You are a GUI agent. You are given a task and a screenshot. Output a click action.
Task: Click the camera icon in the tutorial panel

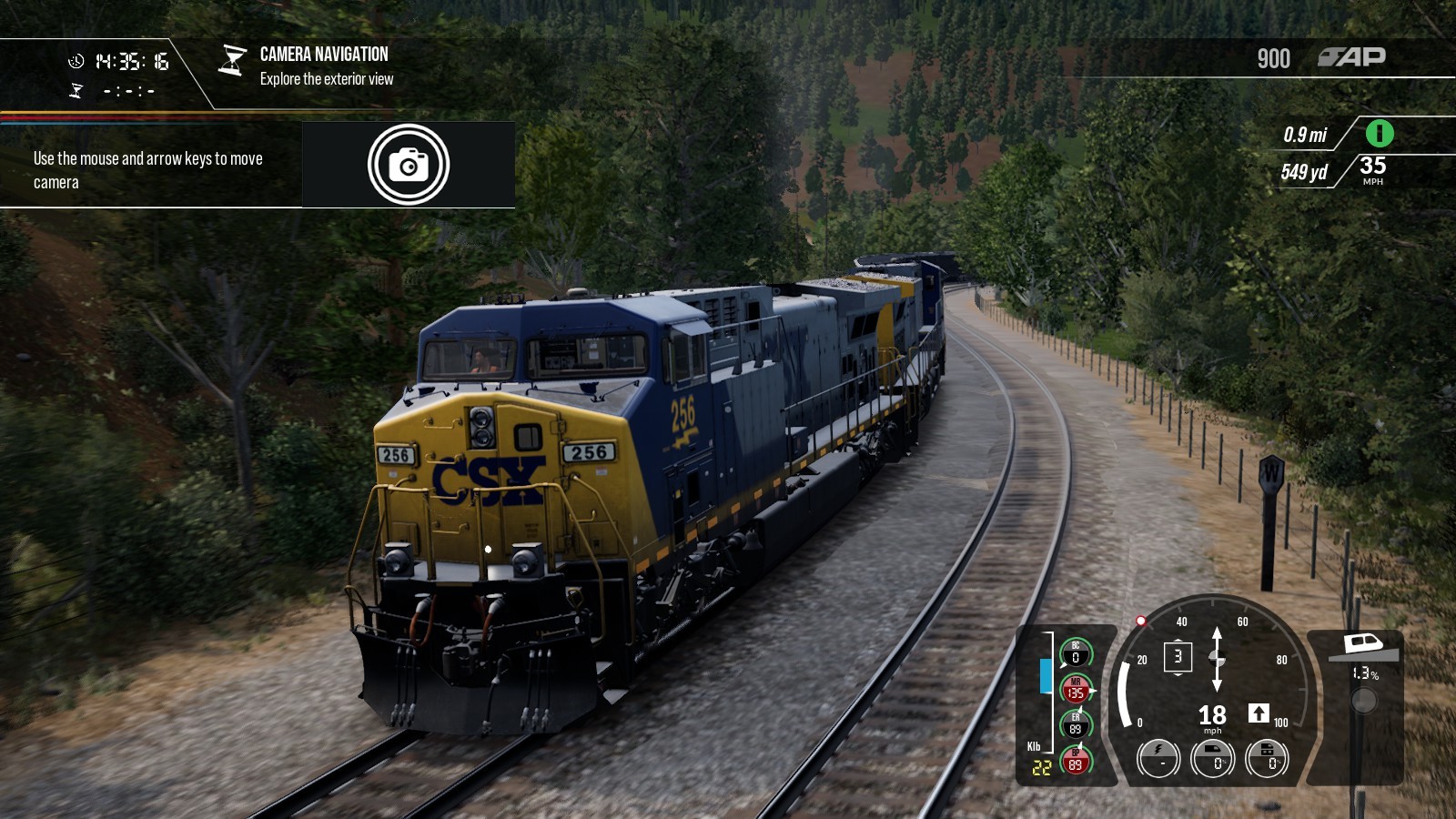coord(409,165)
